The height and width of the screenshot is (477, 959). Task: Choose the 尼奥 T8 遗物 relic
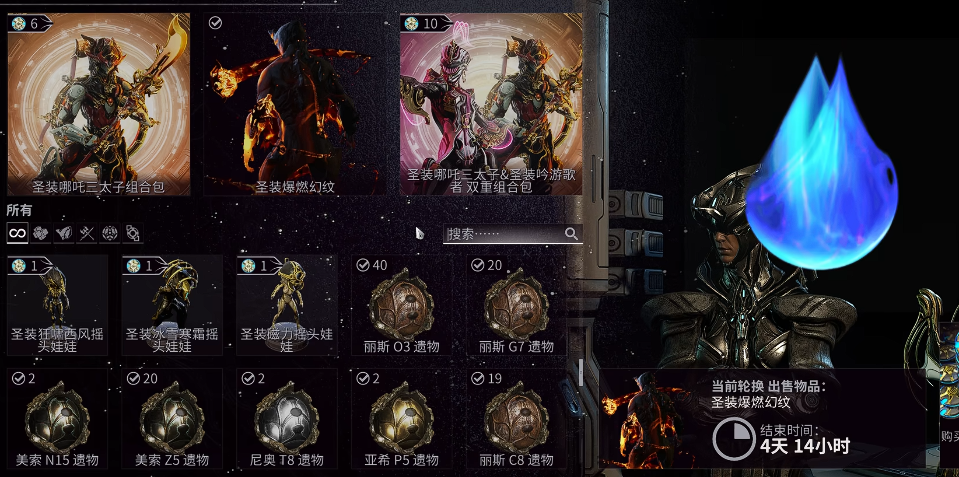pyautogui.click(x=286, y=419)
